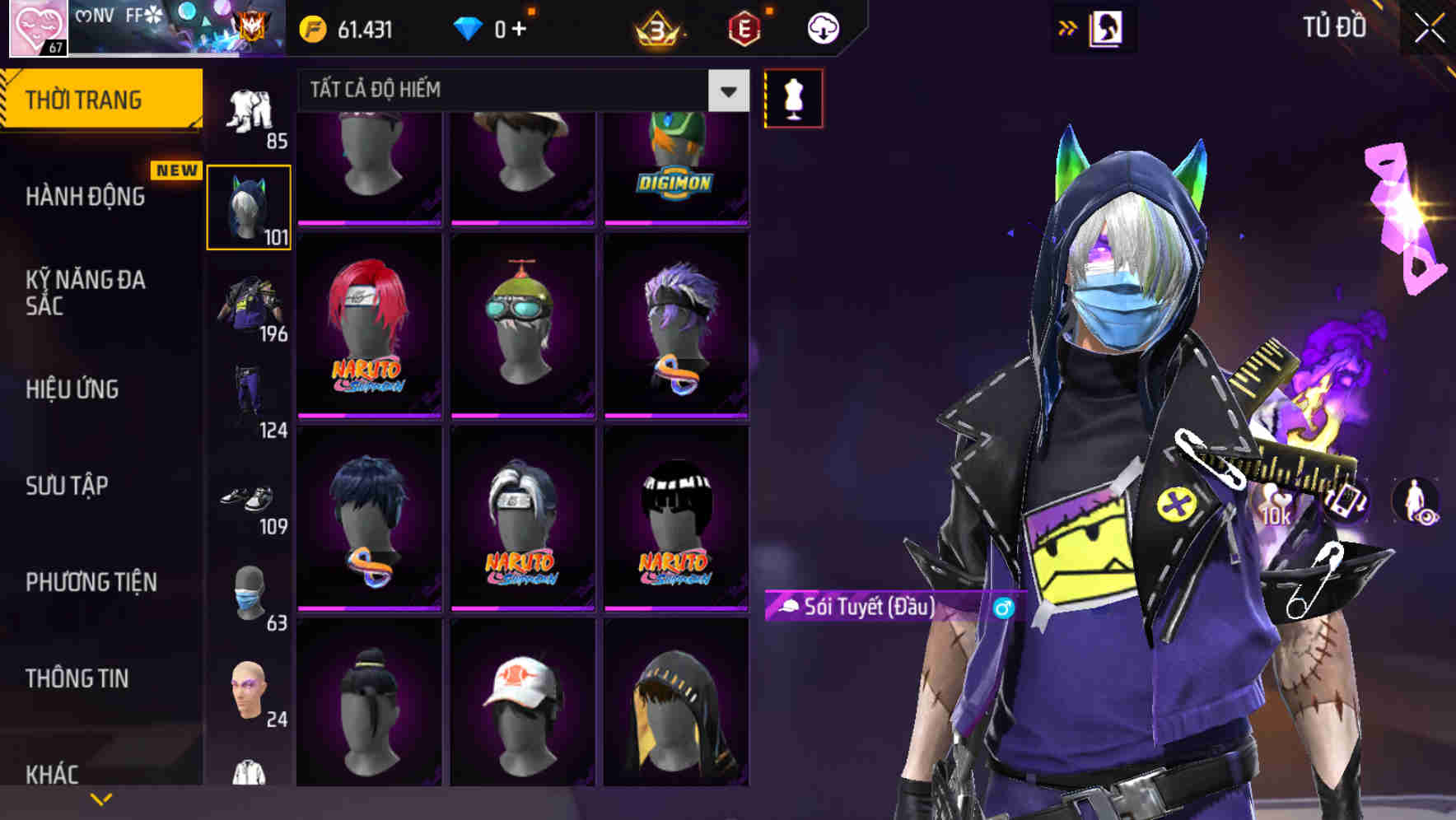Click the double-arrow collapse icon near top right

click(x=1066, y=26)
